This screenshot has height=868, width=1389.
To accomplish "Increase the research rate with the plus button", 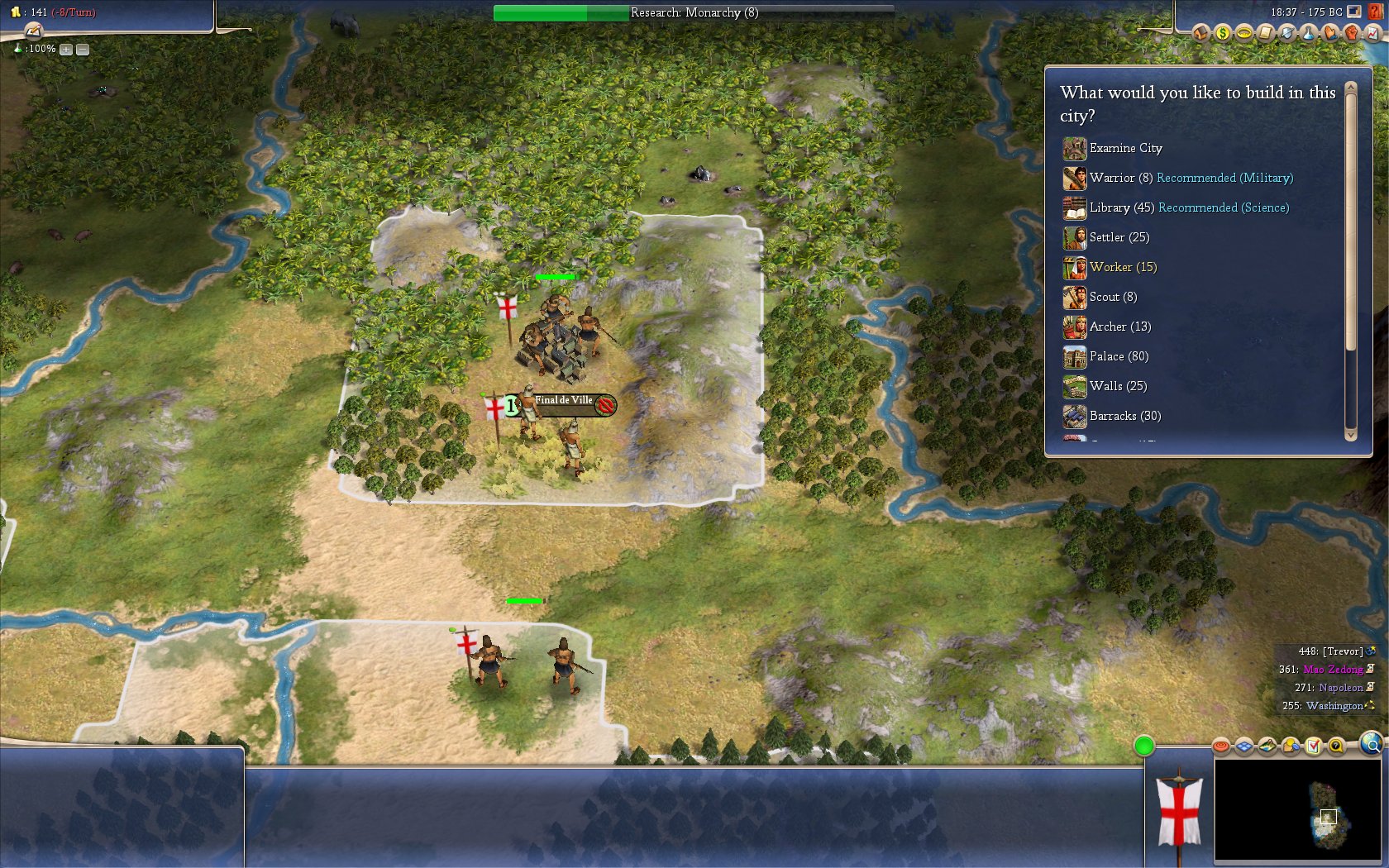I will 66,50.
